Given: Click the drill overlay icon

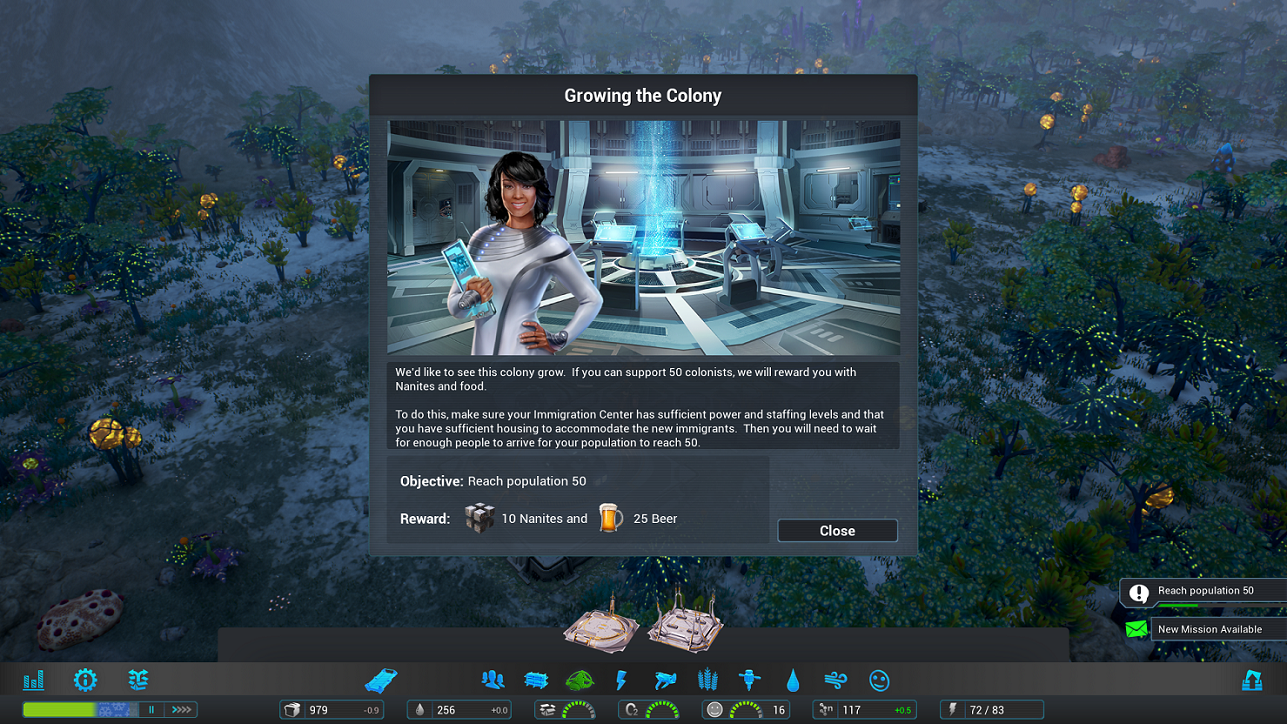Looking at the screenshot, I should coord(751,679).
